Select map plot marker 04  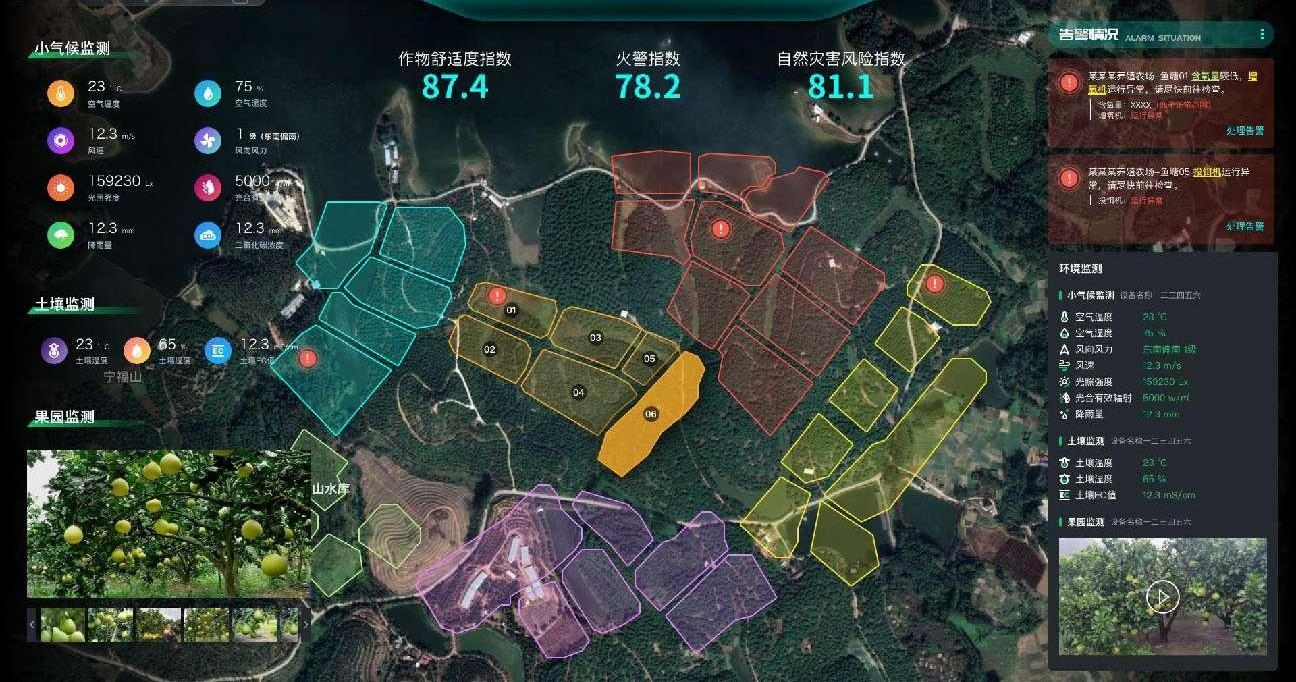pyautogui.click(x=578, y=392)
